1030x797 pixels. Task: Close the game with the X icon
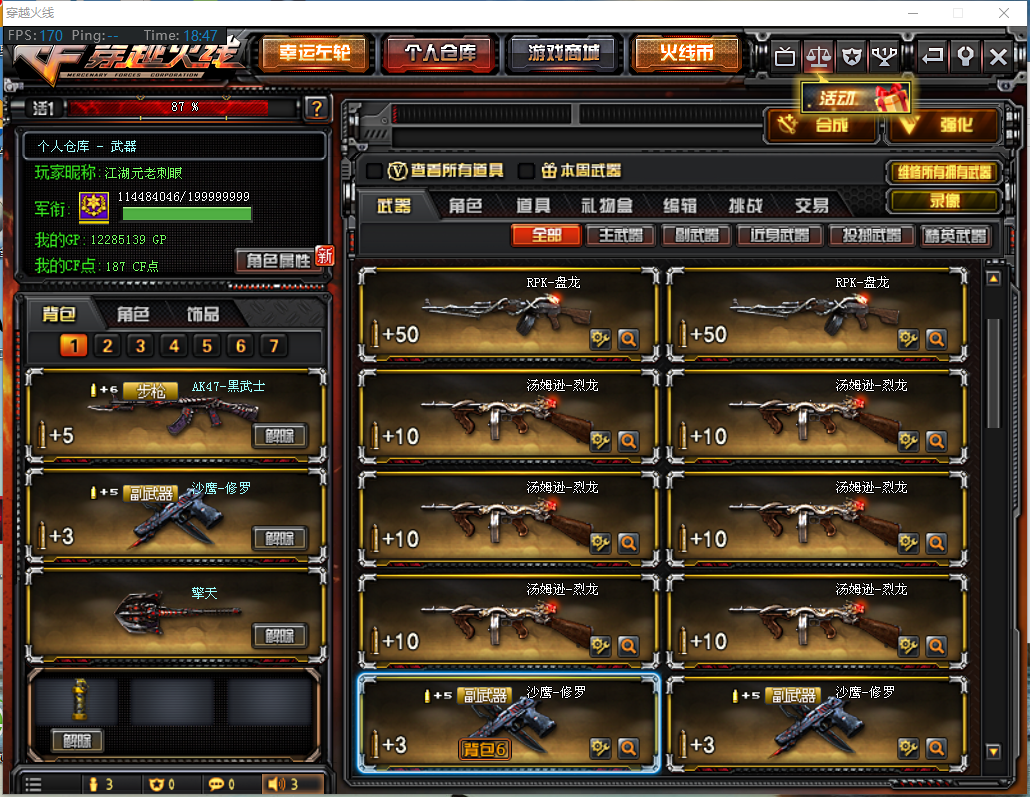[997, 56]
